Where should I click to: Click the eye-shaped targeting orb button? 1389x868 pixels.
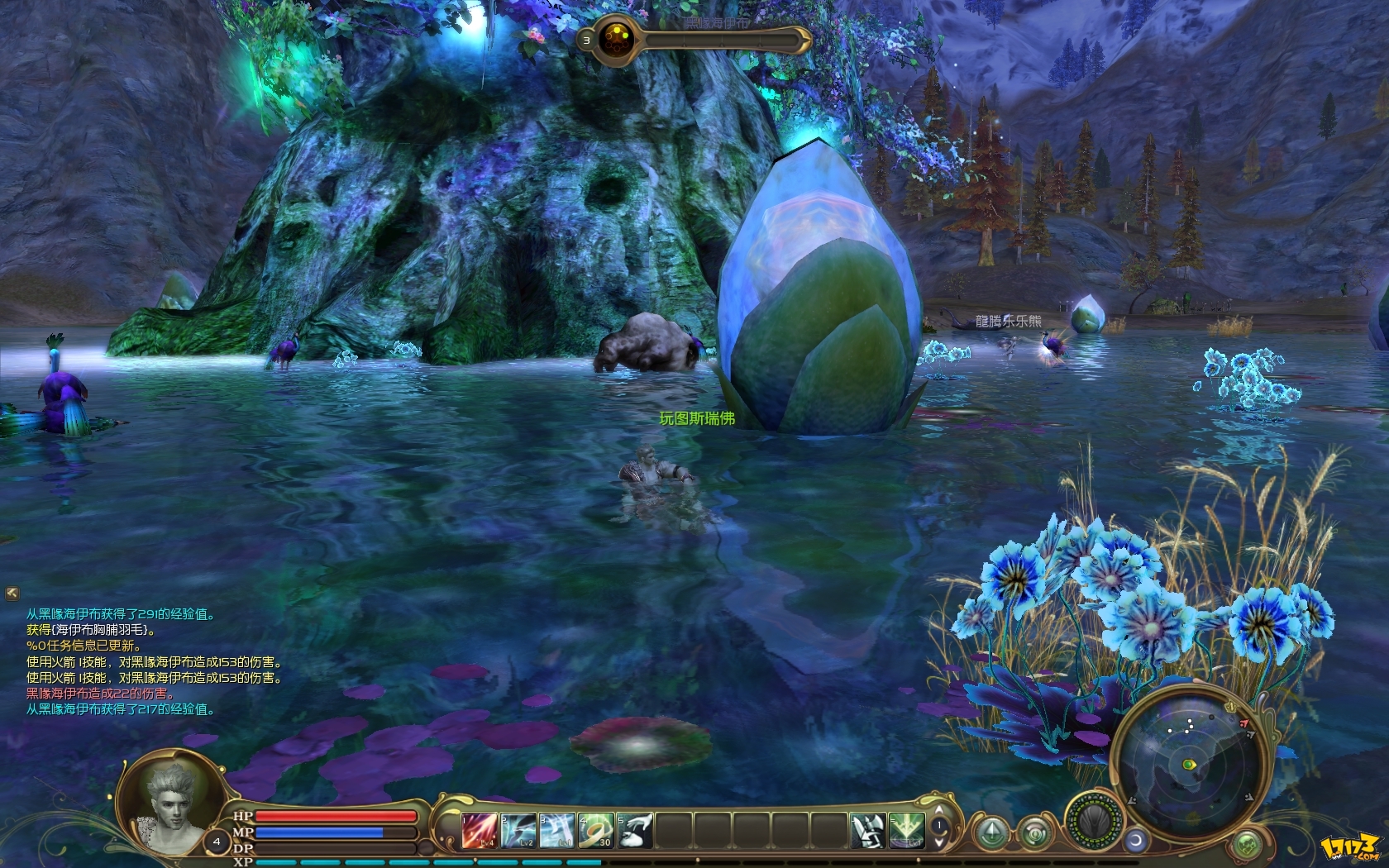click(x=1035, y=833)
